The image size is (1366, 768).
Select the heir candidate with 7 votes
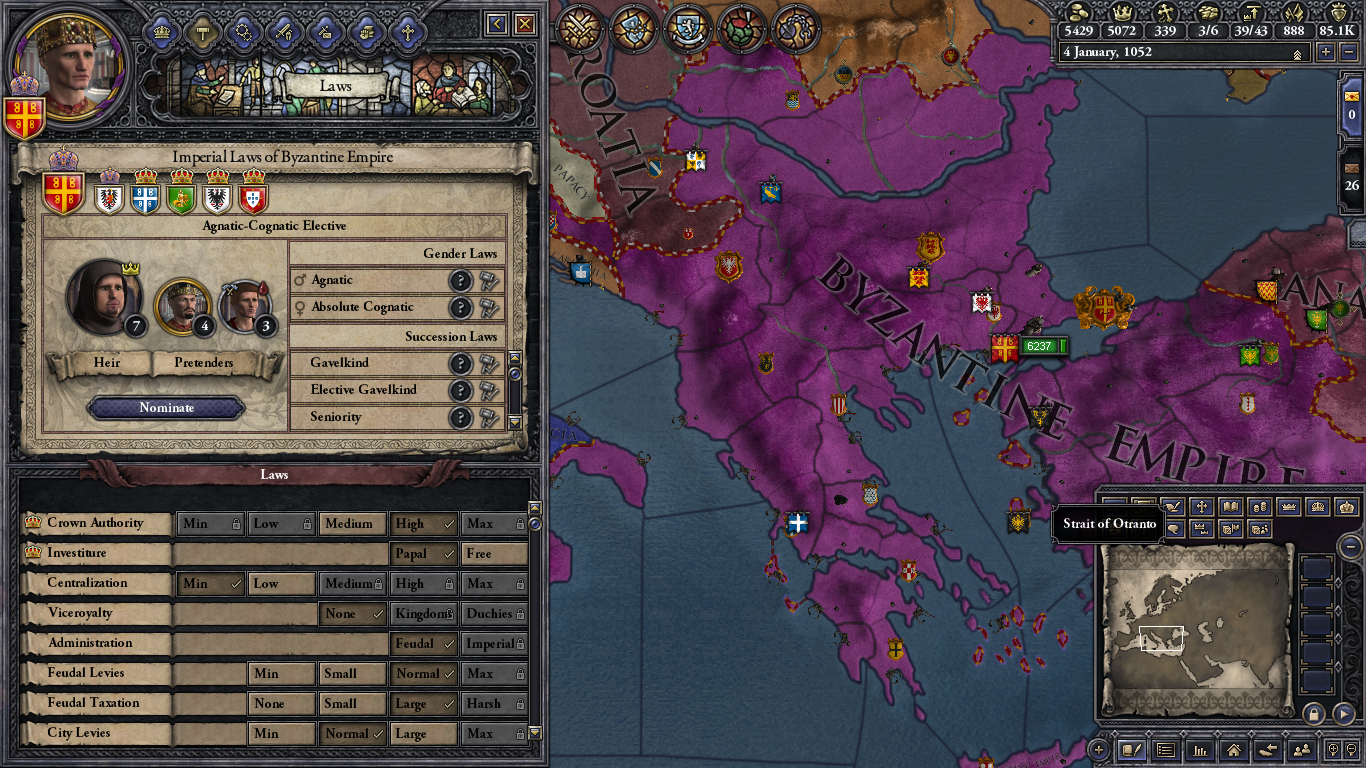coord(104,297)
